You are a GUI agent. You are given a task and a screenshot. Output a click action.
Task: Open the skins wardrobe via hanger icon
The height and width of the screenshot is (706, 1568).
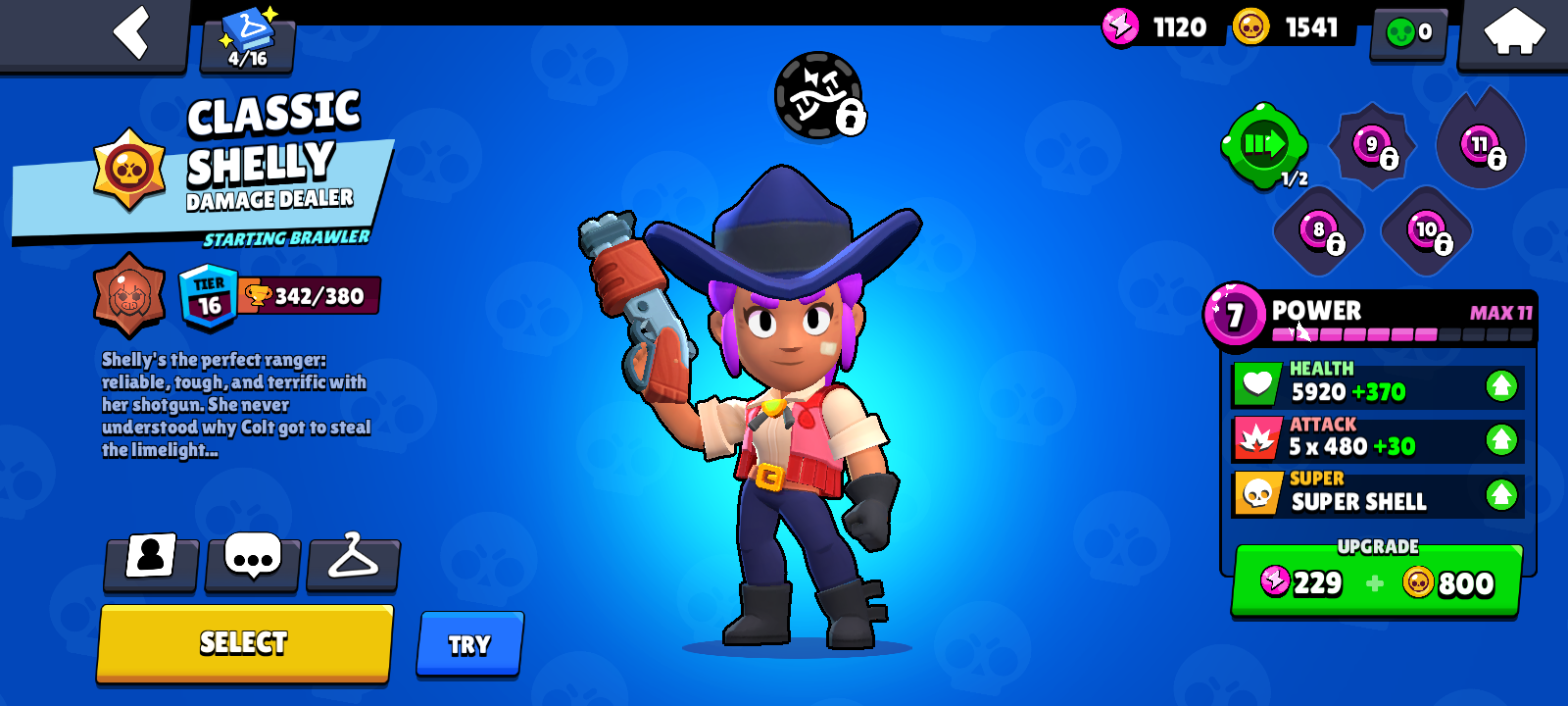point(353,559)
